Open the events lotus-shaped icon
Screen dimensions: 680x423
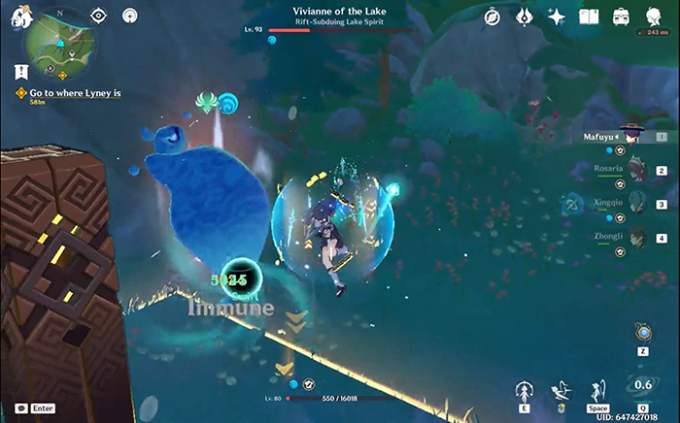(523, 17)
